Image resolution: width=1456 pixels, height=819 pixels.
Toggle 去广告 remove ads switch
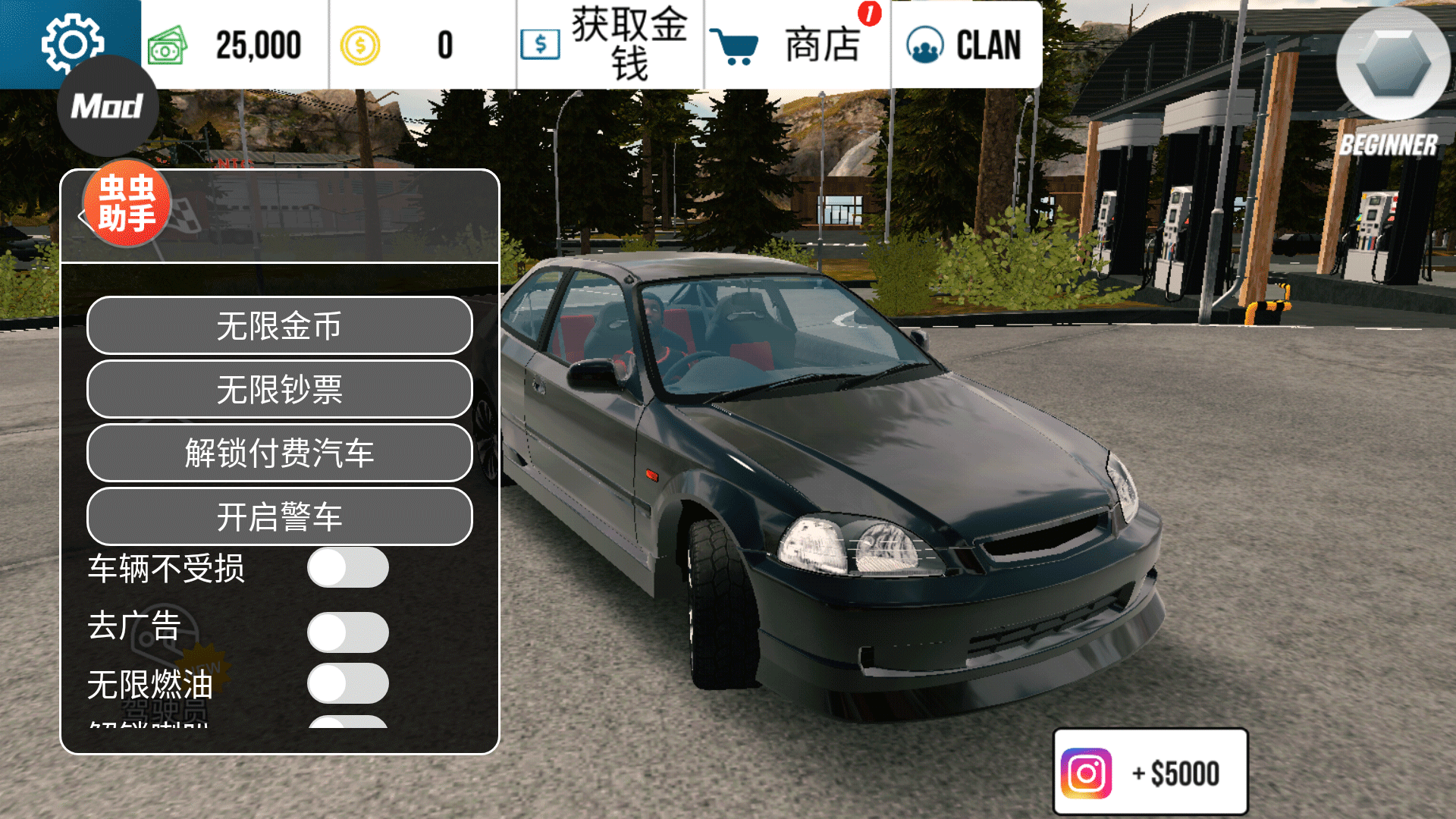click(347, 632)
